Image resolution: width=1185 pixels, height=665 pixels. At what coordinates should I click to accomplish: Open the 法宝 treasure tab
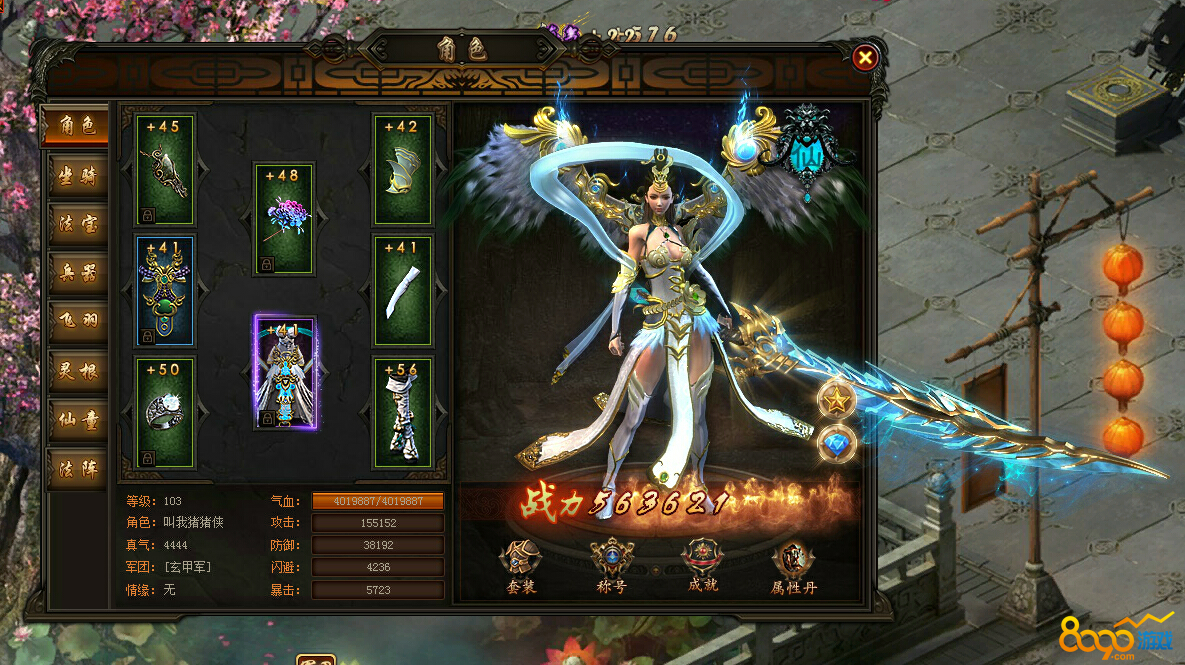(77, 223)
